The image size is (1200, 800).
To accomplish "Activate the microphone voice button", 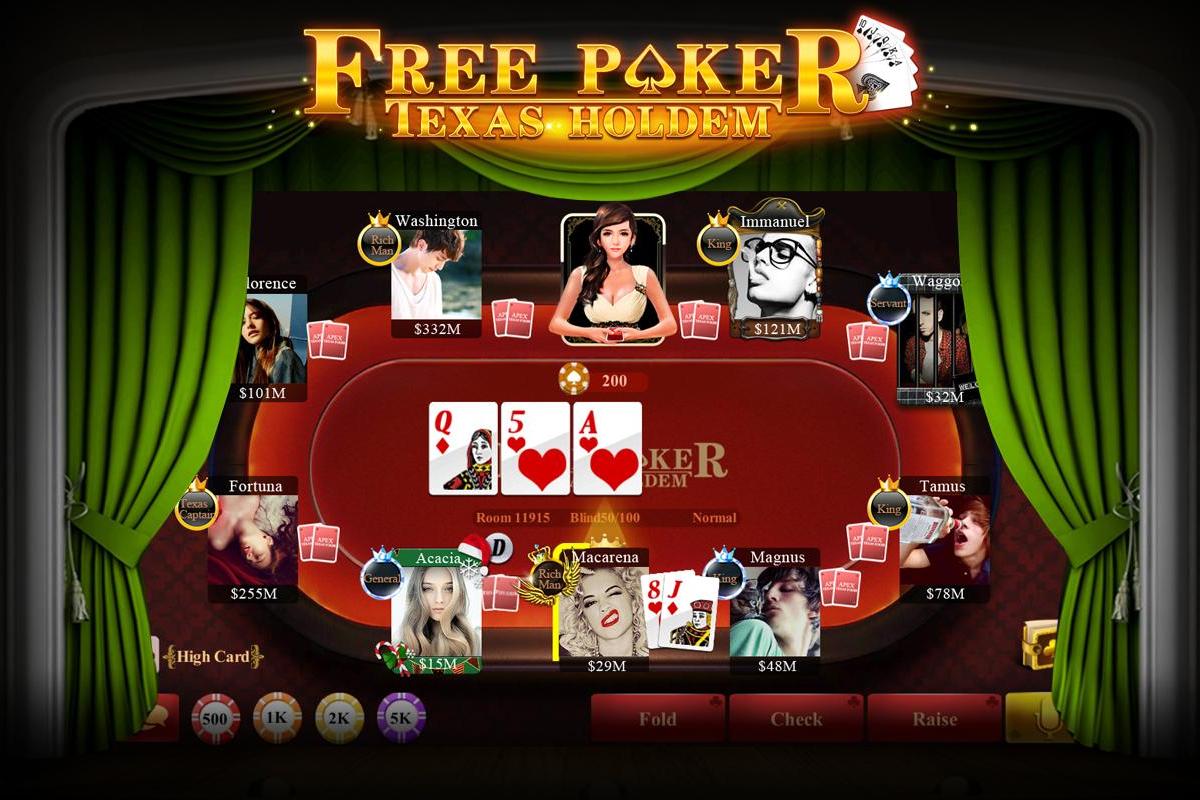I will [1040, 717].
